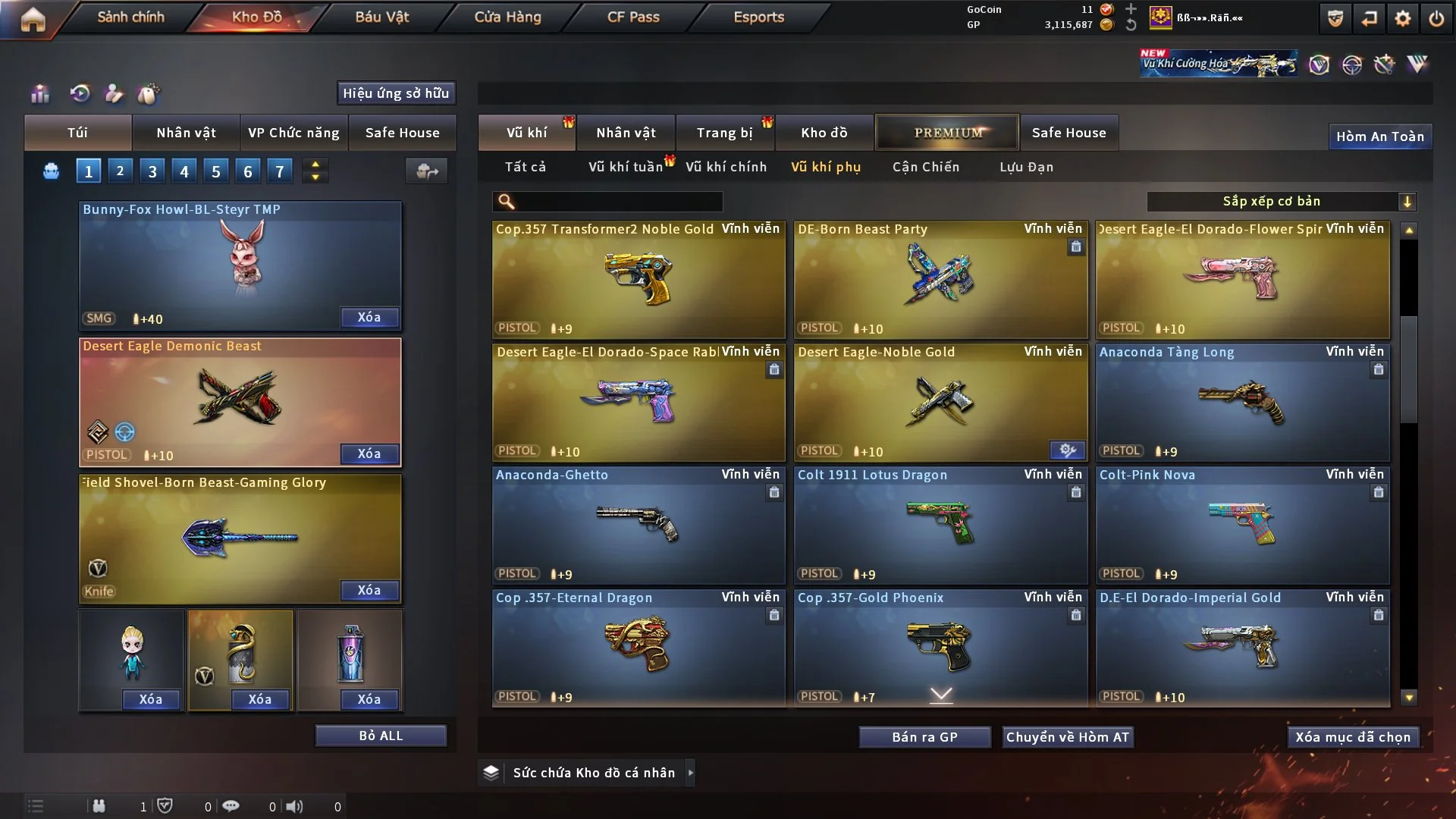
Task: Open the Cửa Hàng shop menu
Action: pyautogui.click(x=507, y=17)
